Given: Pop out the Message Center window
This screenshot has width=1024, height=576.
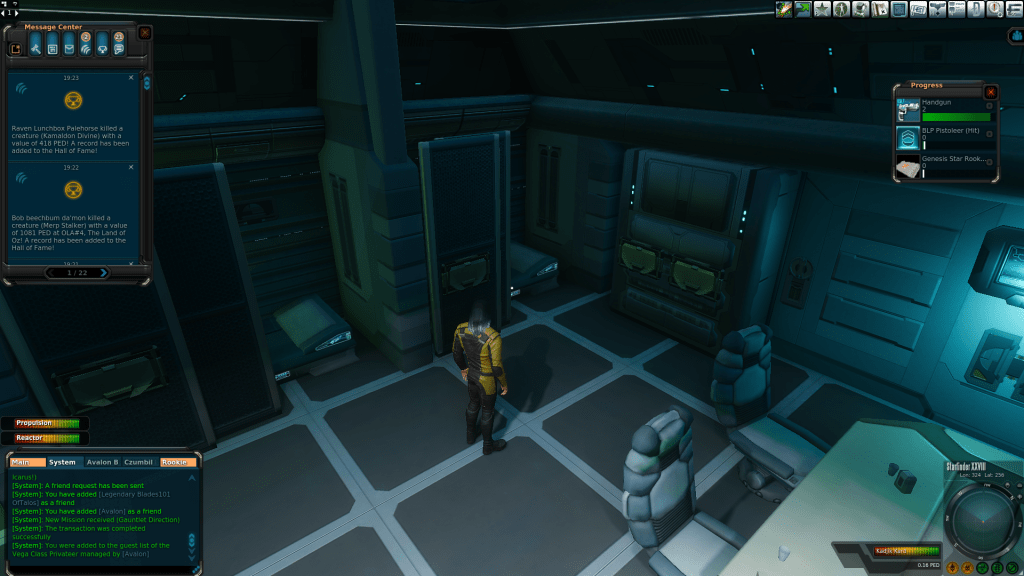Looking at the screenshot, I should (16, 47).
